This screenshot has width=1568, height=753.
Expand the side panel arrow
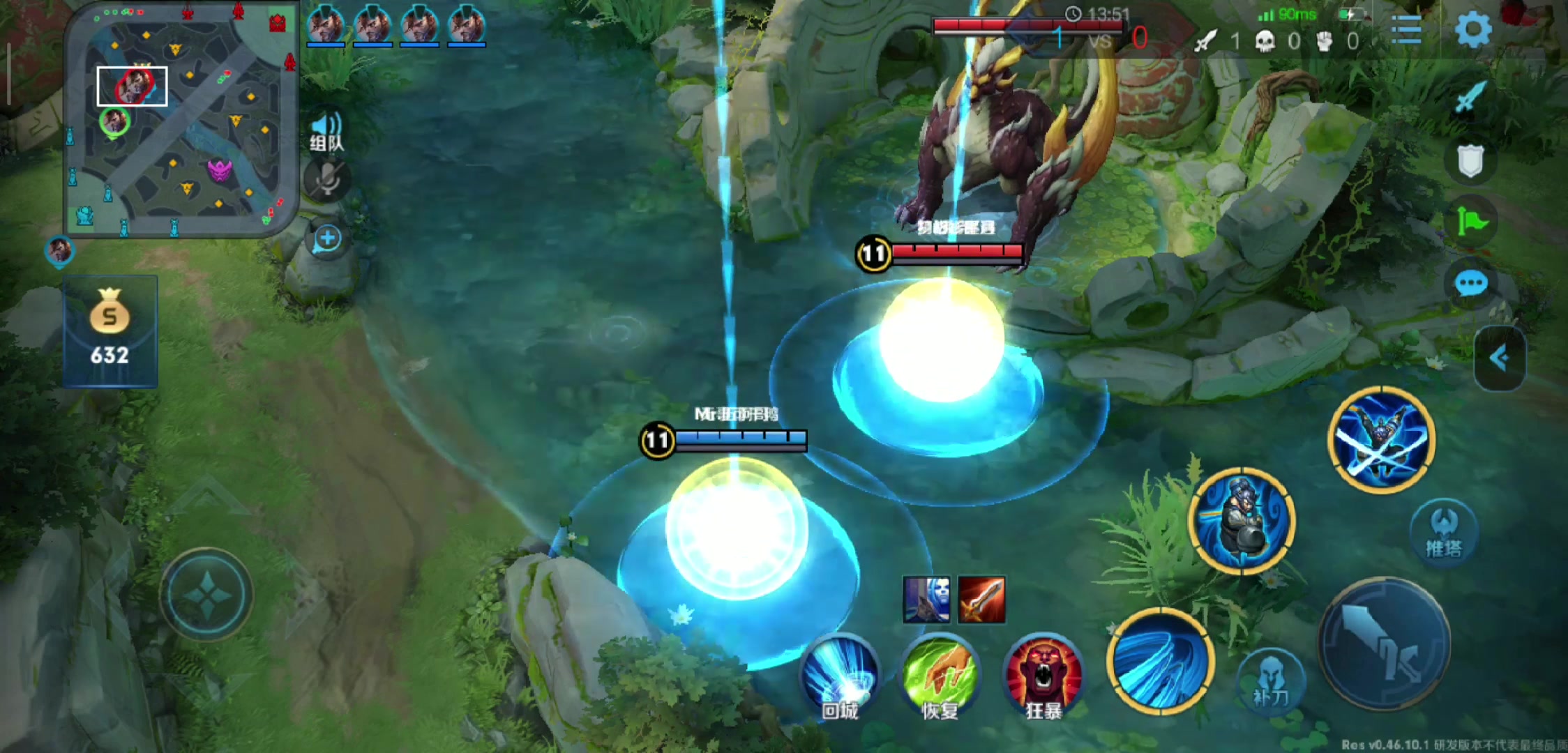tap(1500, 358)
